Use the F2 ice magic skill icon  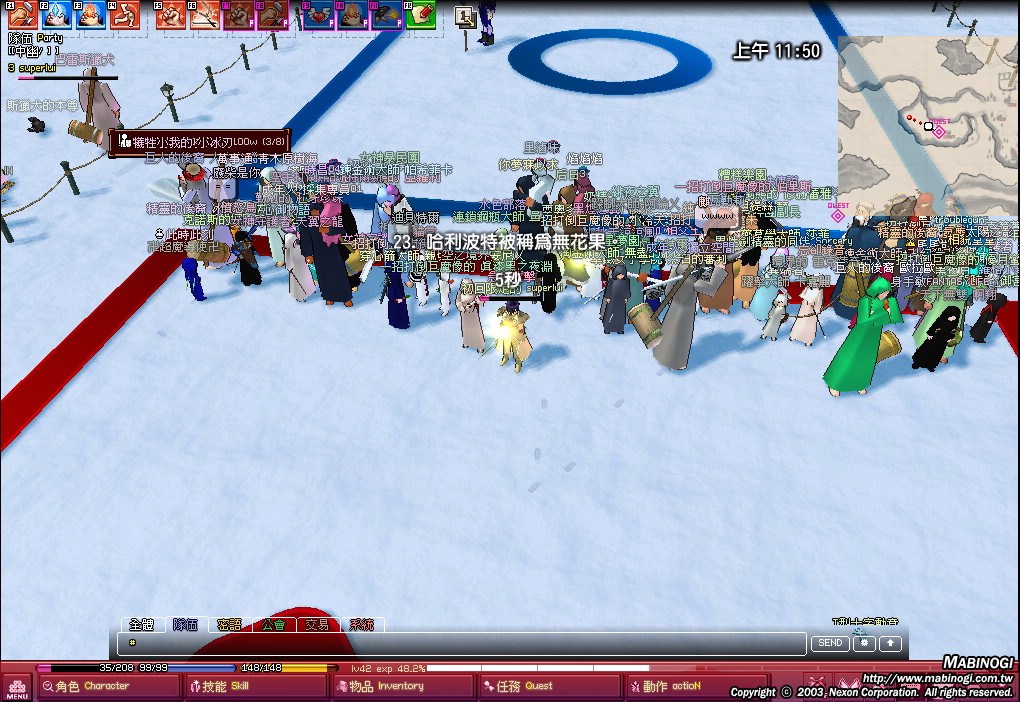[56, 14]
